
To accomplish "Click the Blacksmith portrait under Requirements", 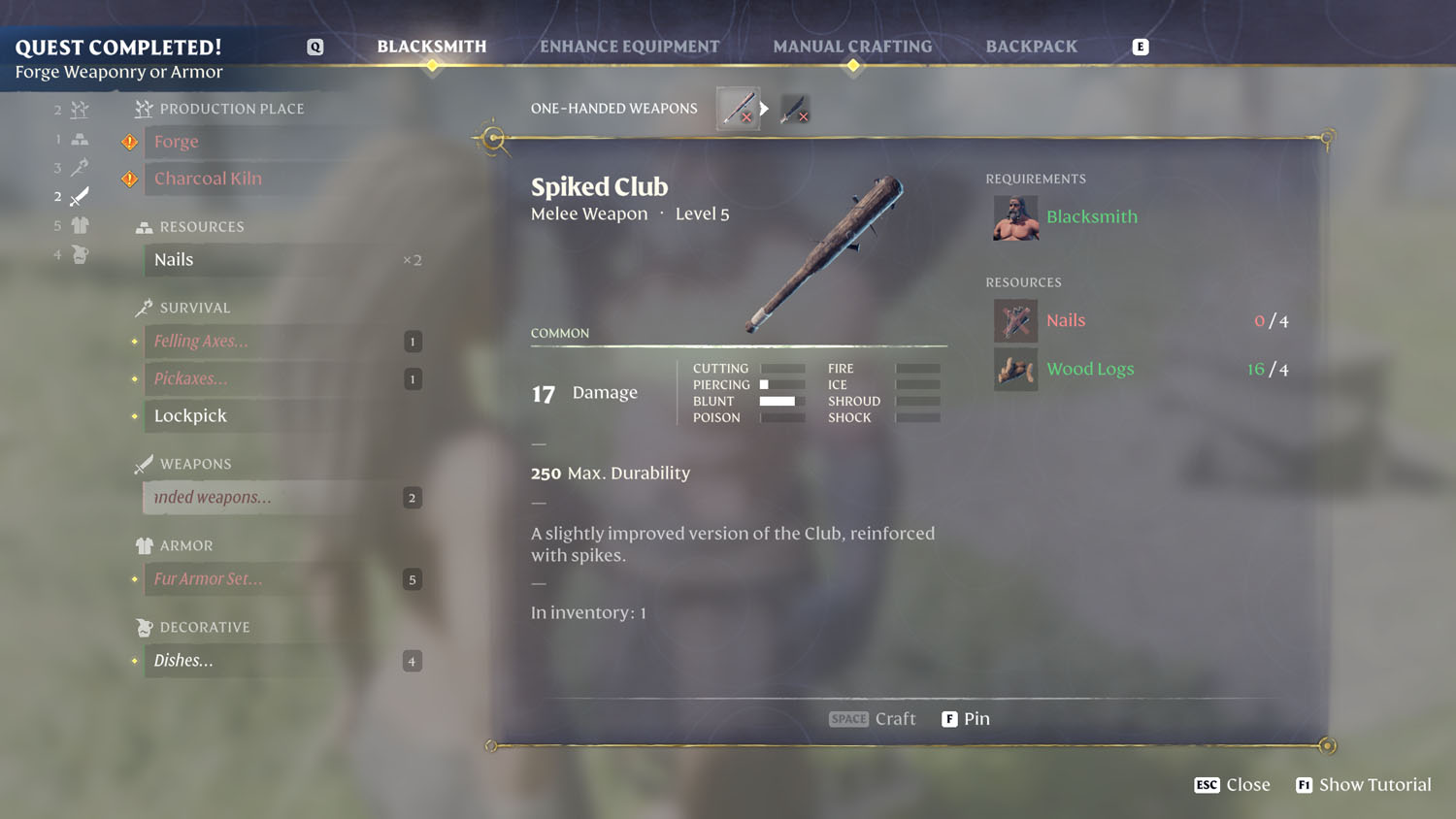I will pyautogui.click(x=1015, y=217).
